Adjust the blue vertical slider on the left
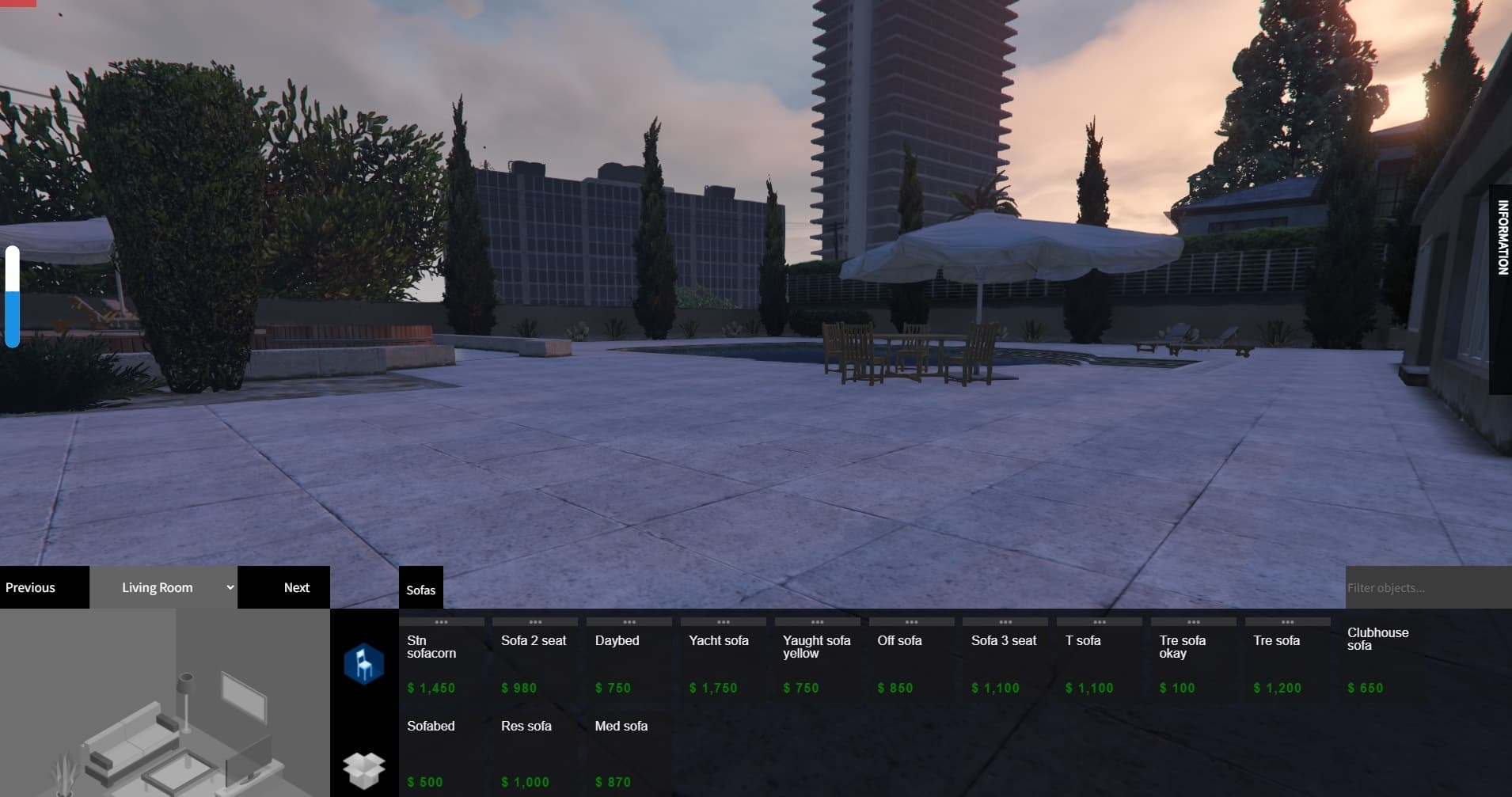This screenshot has height=797, width=1512. pos(13,297)
